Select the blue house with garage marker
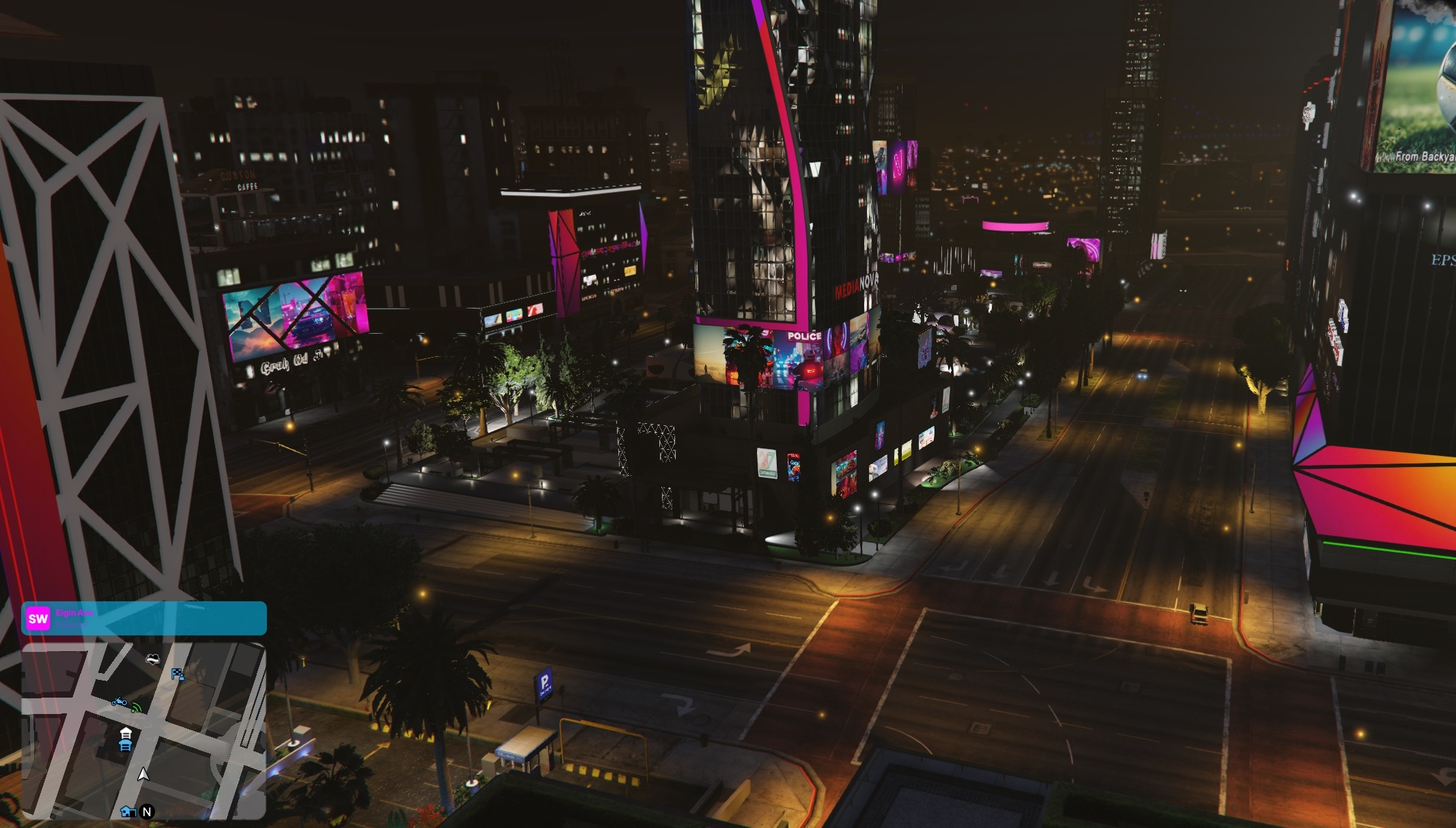The height and width of the screenshot is (828, 1456). 128,812
